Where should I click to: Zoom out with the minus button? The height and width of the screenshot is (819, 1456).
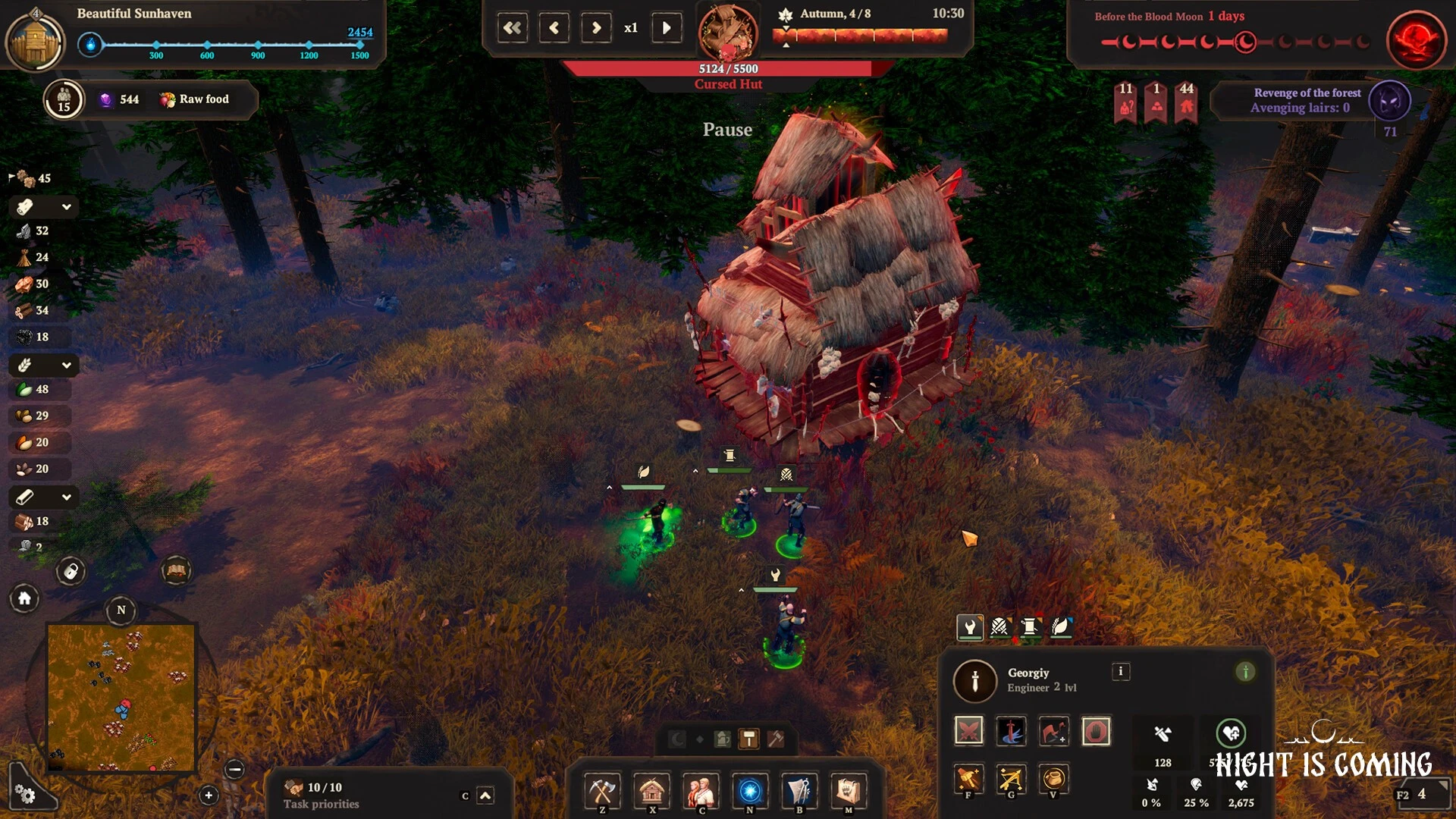click(235, 770)
